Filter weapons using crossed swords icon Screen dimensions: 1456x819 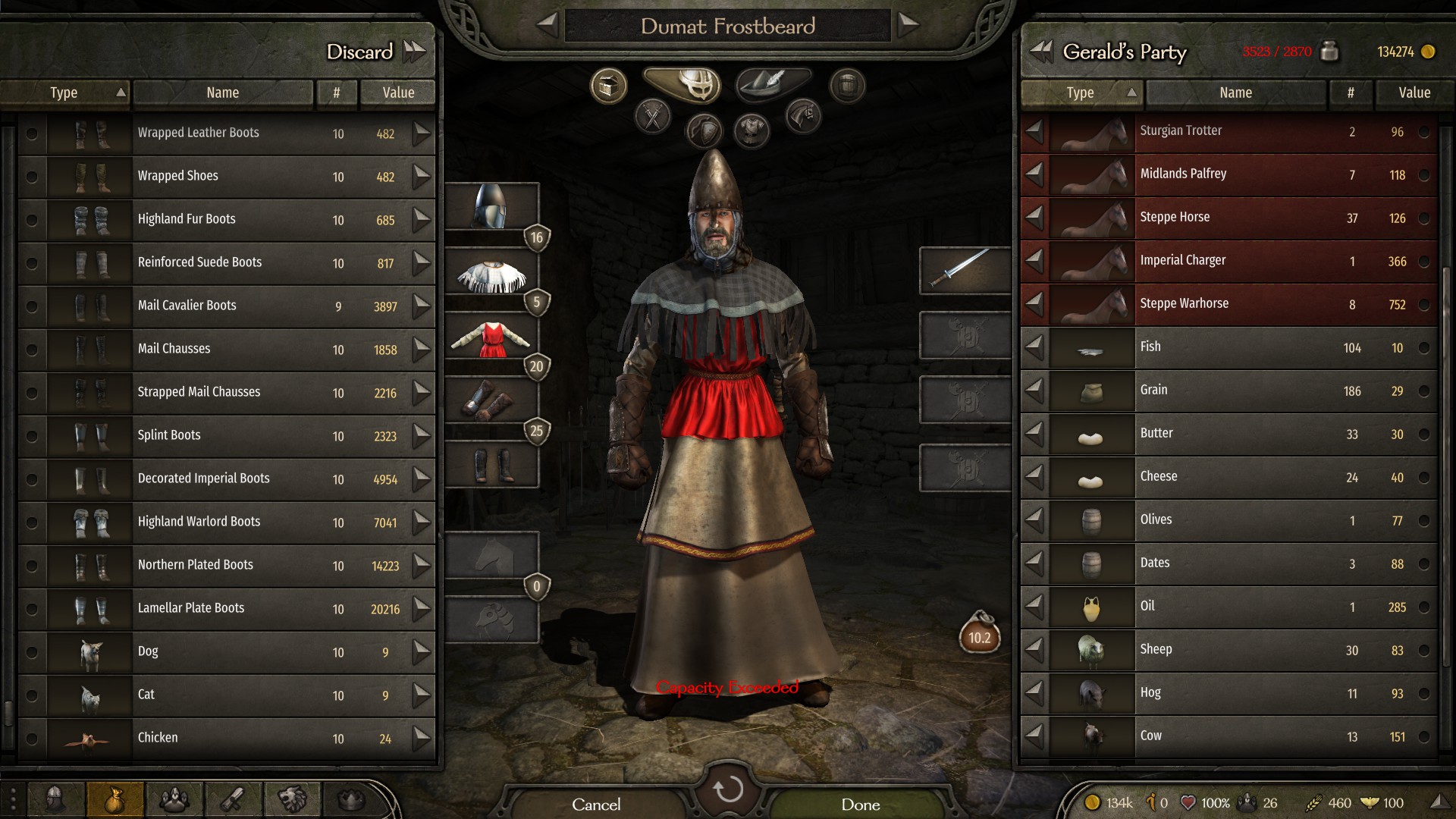tap(652, 115)
